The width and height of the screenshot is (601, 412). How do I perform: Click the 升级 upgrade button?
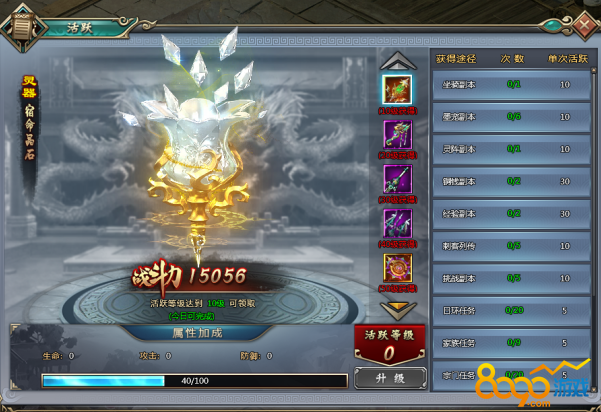388,379
